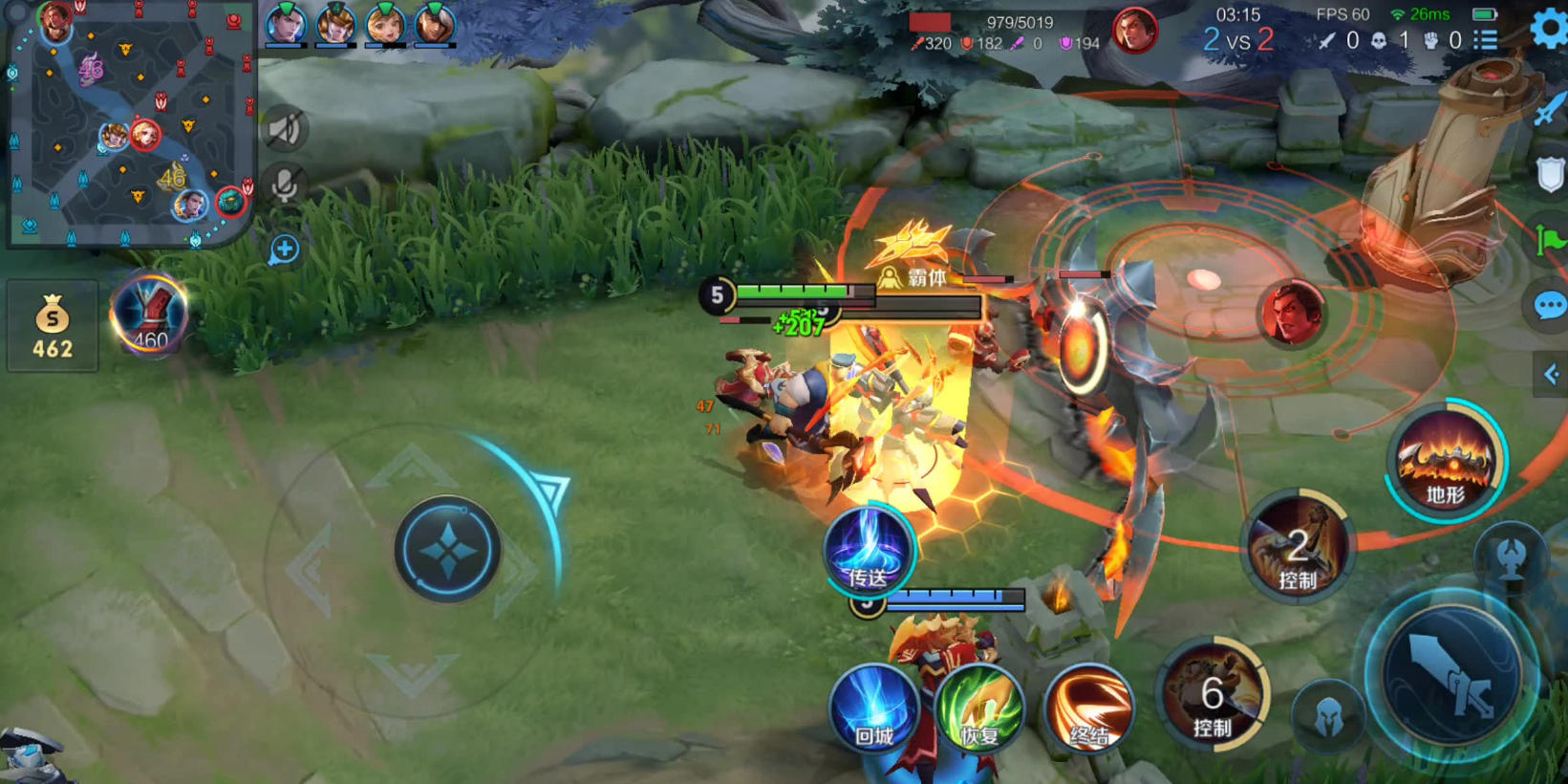This screenshot has height=784, width=1568.
Task: Open the settings gear
Action: (1550, 28)
